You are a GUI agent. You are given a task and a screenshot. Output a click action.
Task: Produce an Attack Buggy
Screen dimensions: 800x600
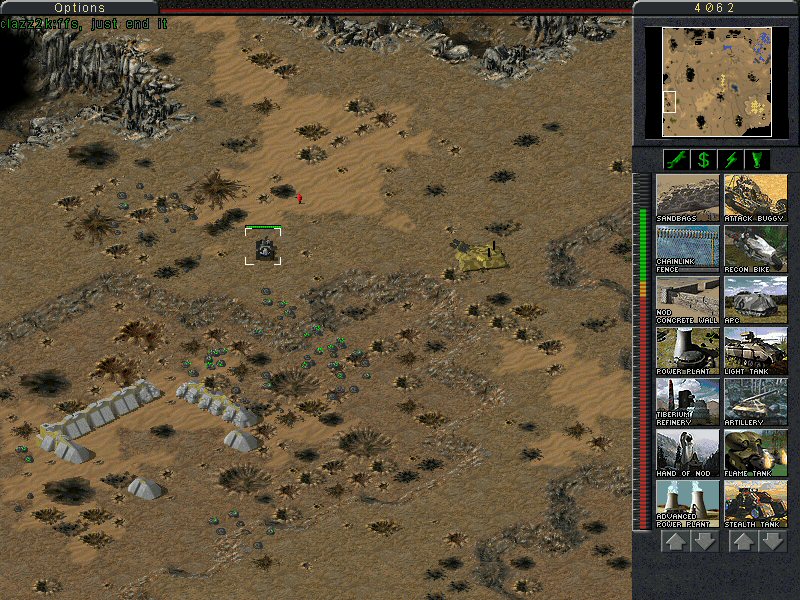click(x=755, y=198)
